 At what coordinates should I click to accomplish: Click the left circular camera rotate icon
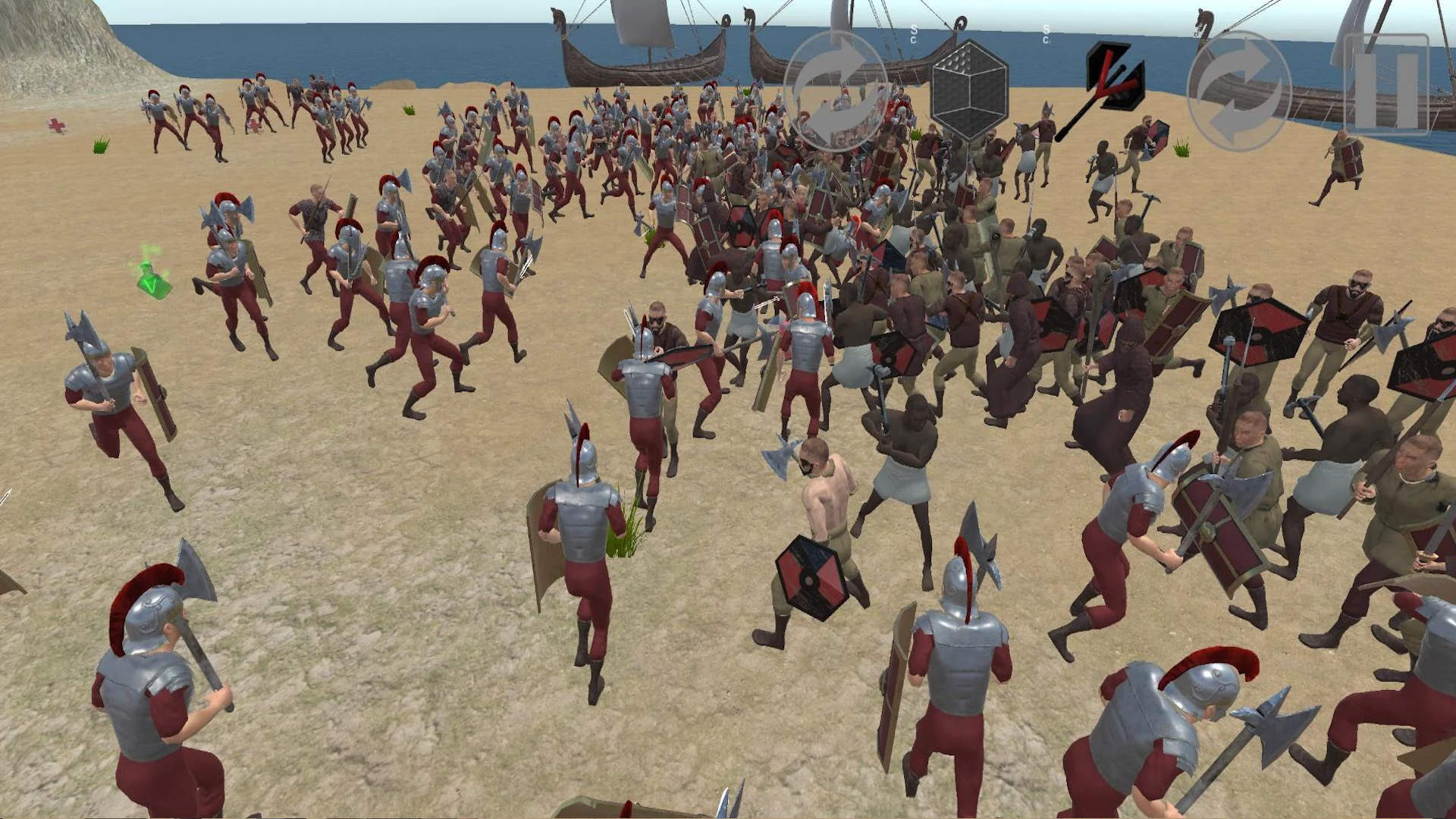click(x=834, y=87)
